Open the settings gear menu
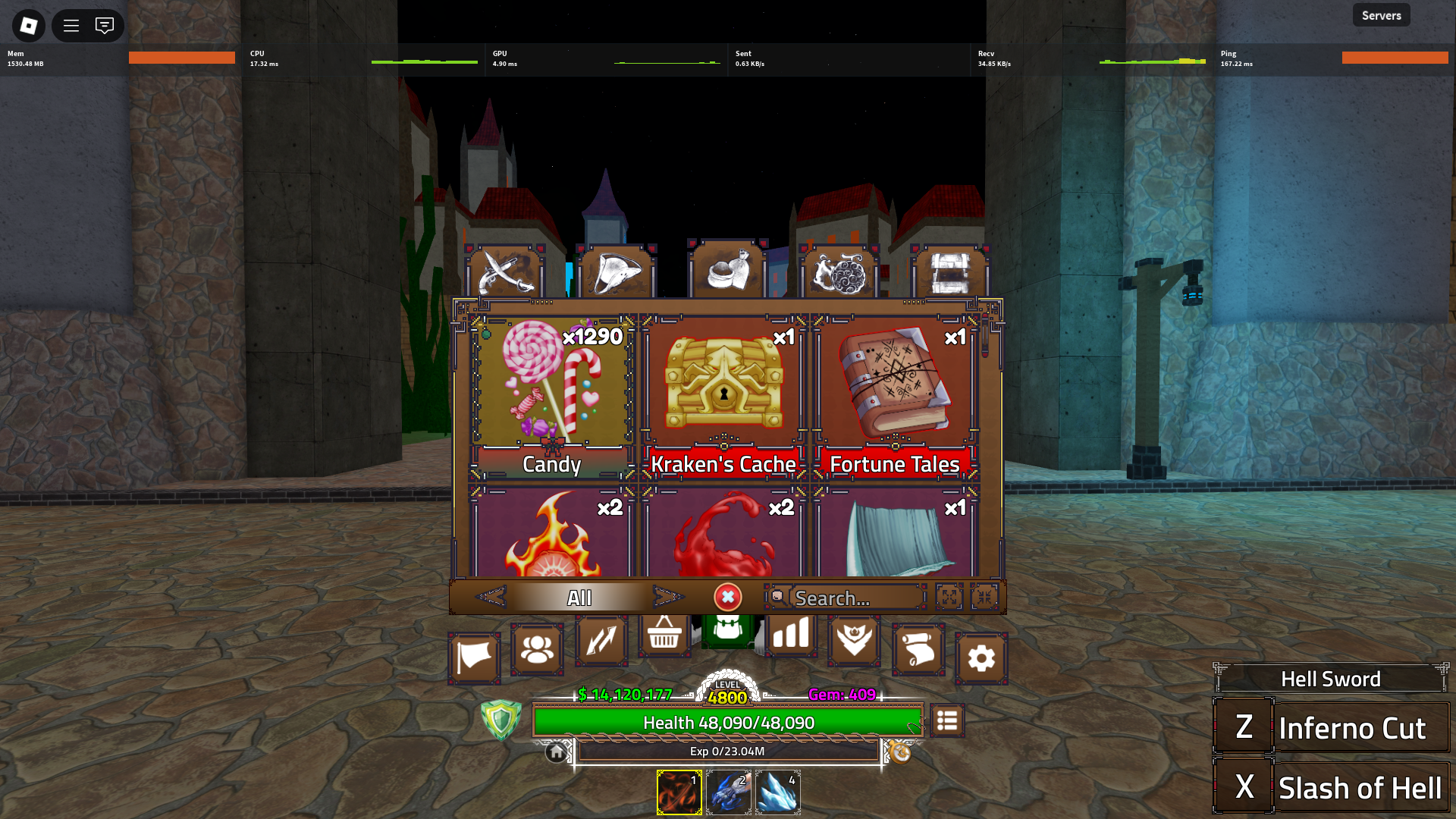The height and width of the screenshot is (819, 1456). (981, 657)
